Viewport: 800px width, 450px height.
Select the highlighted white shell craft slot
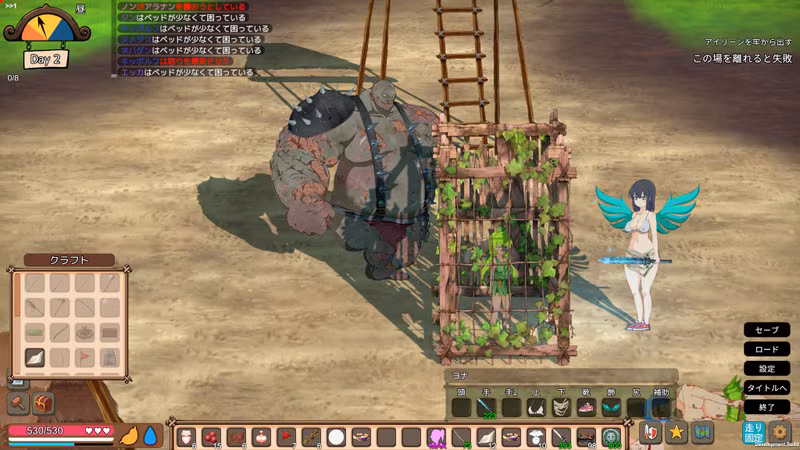[x=35, y=357]
